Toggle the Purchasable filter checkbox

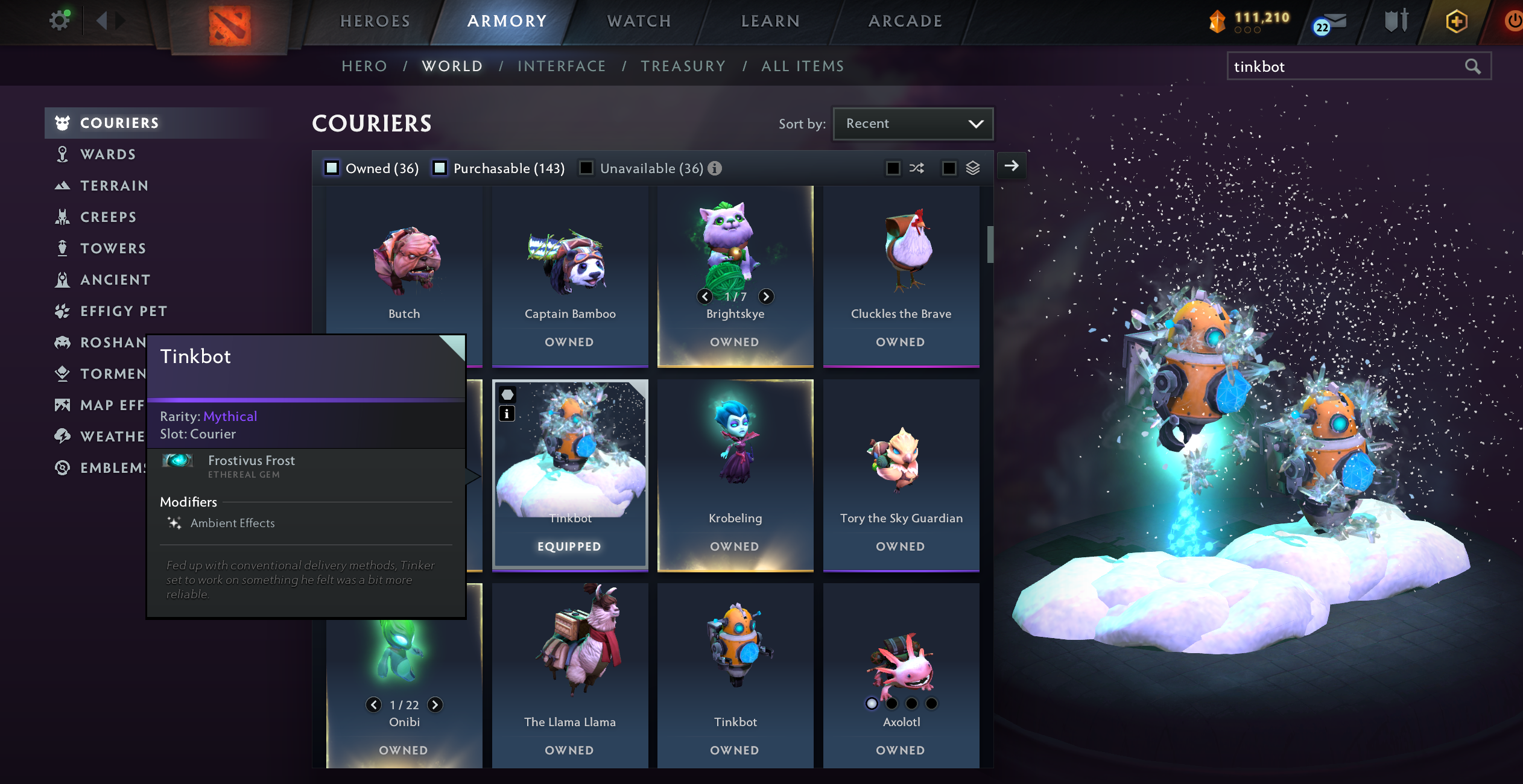point(440,168)
